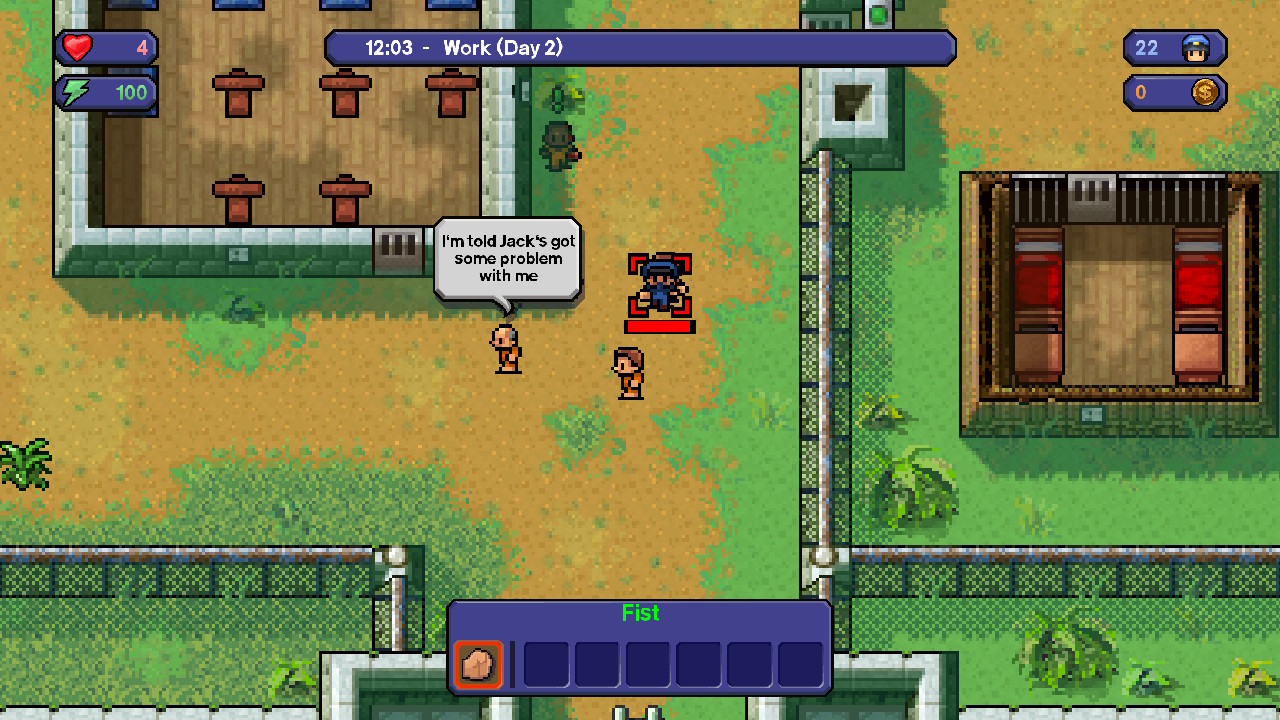
Task: Click the energy lightning bolt icon
Action: 78,92
